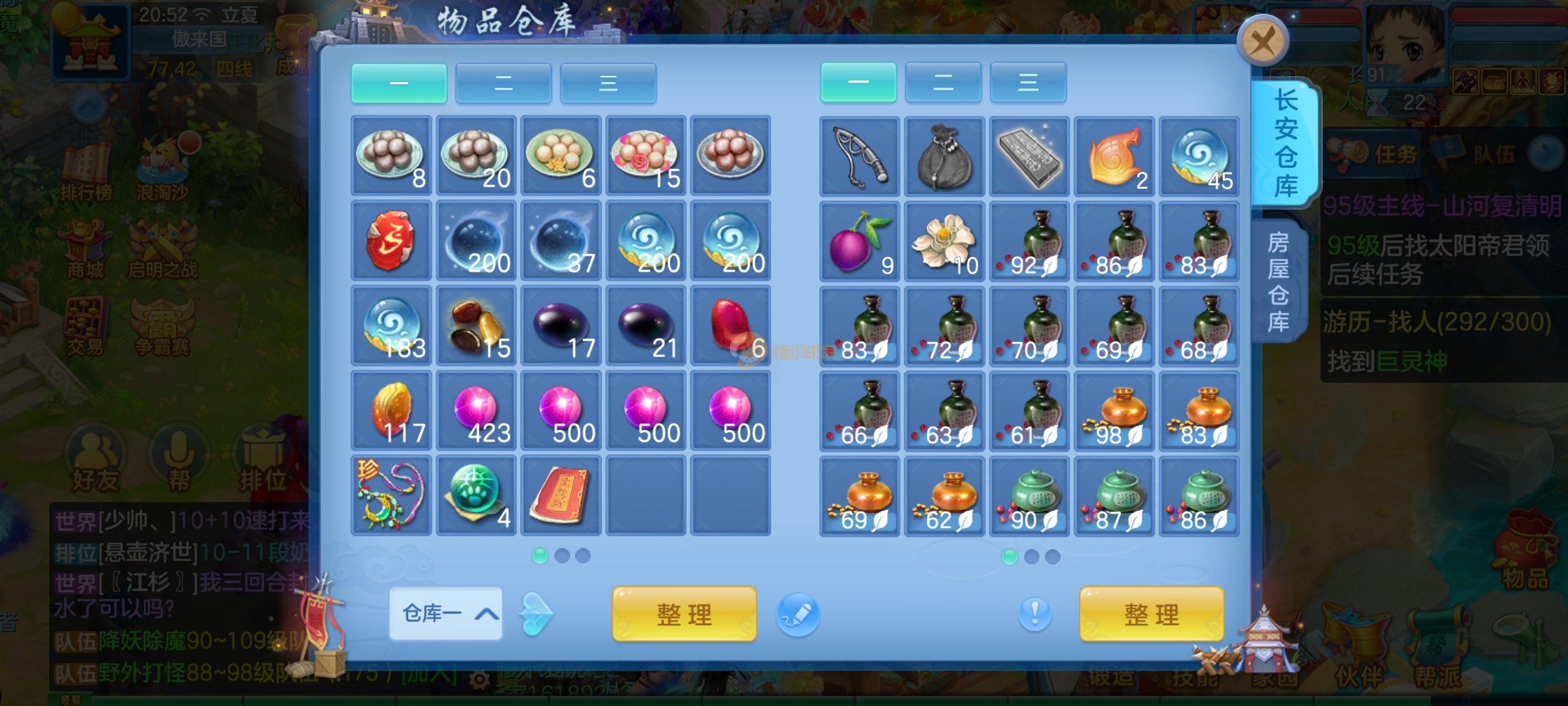Pick the white flower stack of 10
Image resolution: width=1568 pixels, height=706 pixels.
click(944, 241)
